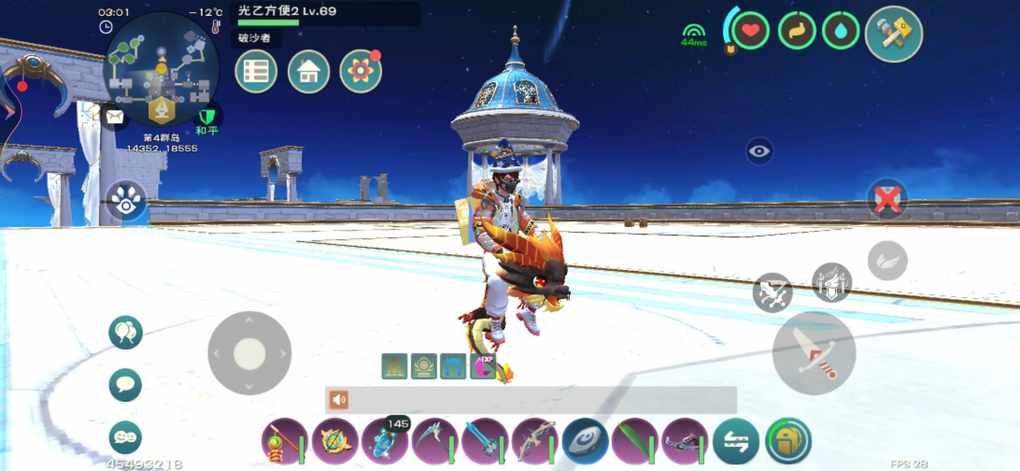
Task: Select the blue potion slot with 145
Action: pos(385,441)
